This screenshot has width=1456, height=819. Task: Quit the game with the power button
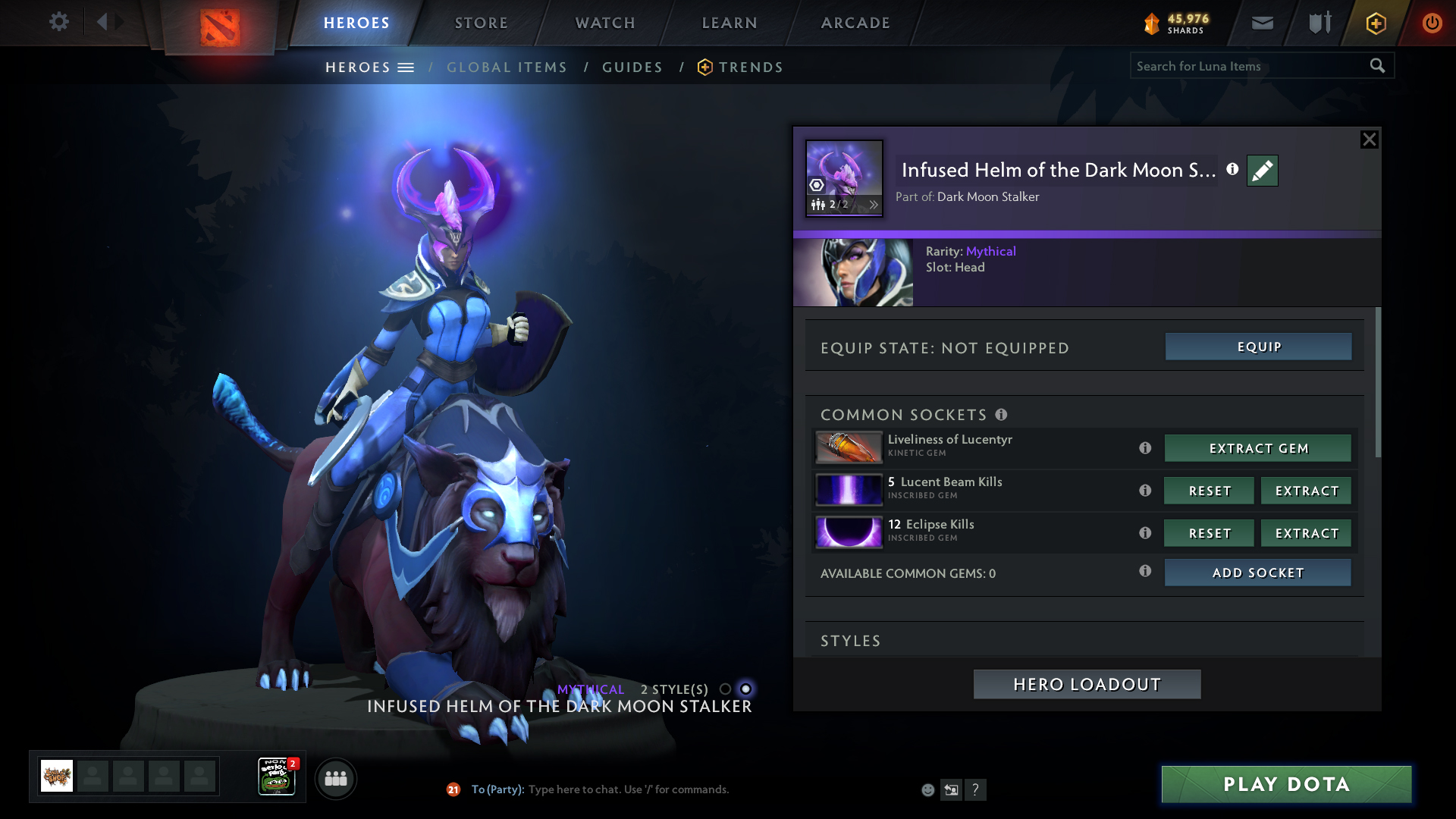coord(1432,23)
